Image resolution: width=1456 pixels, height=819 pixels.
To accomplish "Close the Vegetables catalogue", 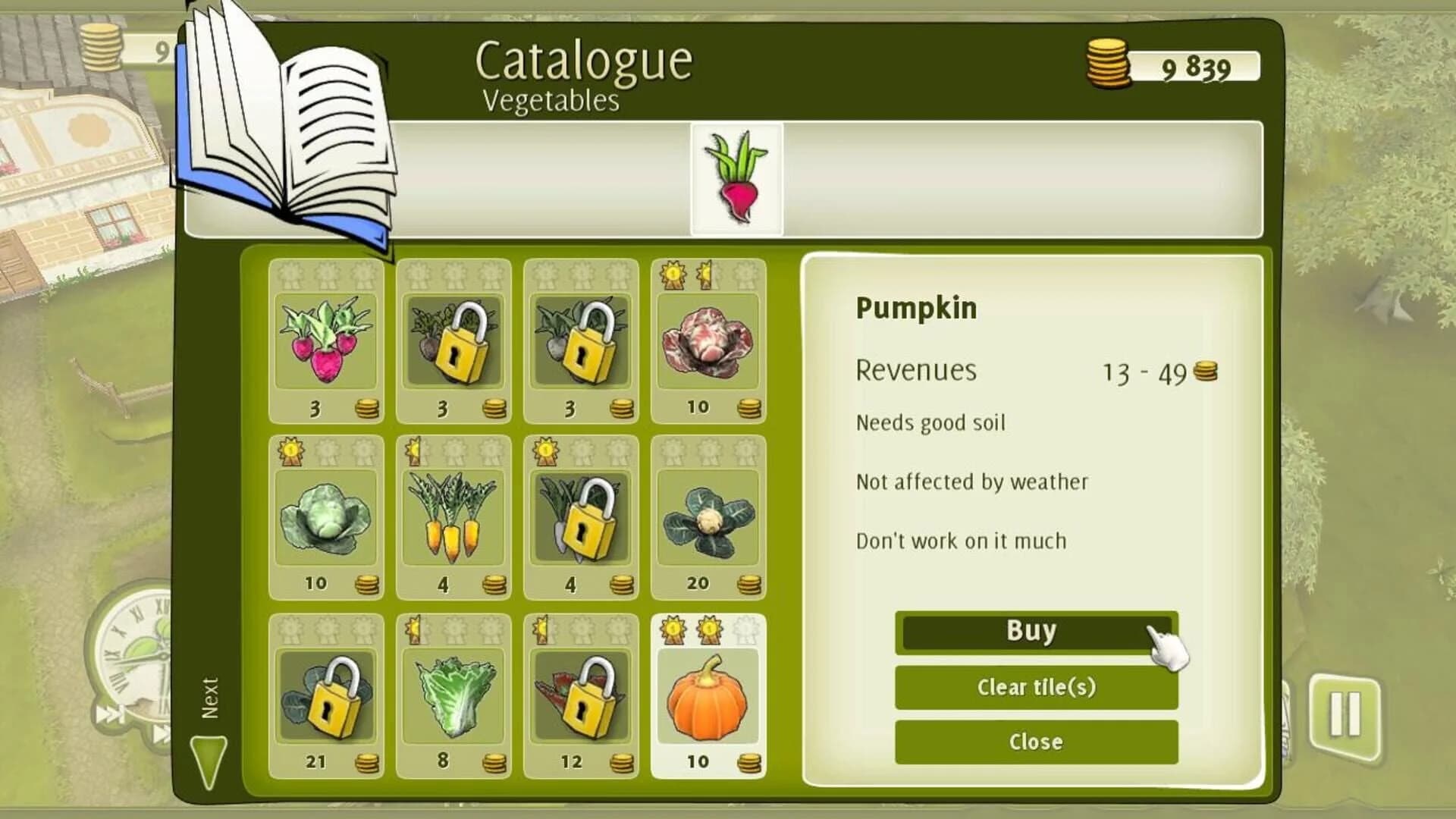I will coord(1036,742).
